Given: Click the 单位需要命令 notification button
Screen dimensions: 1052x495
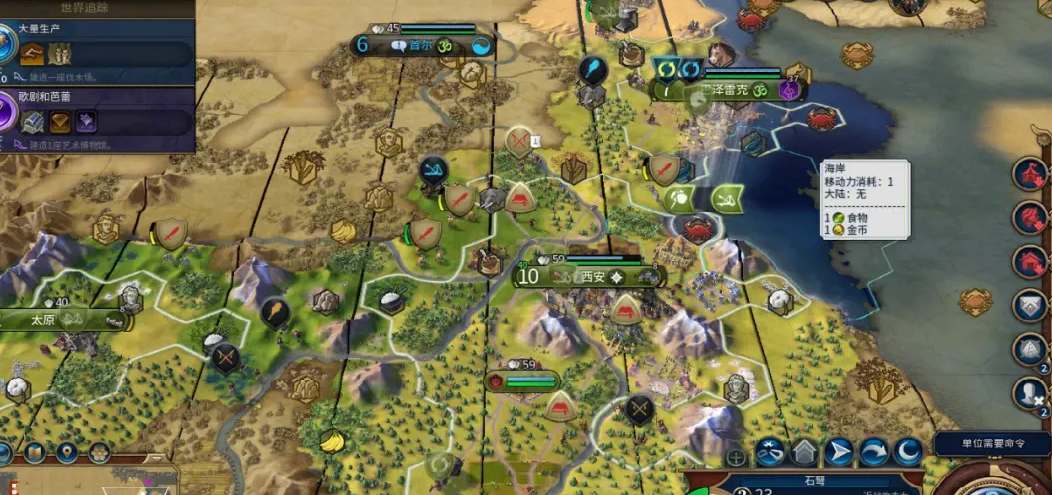Looking at the screenshot, I should click(x=991, y=443).
